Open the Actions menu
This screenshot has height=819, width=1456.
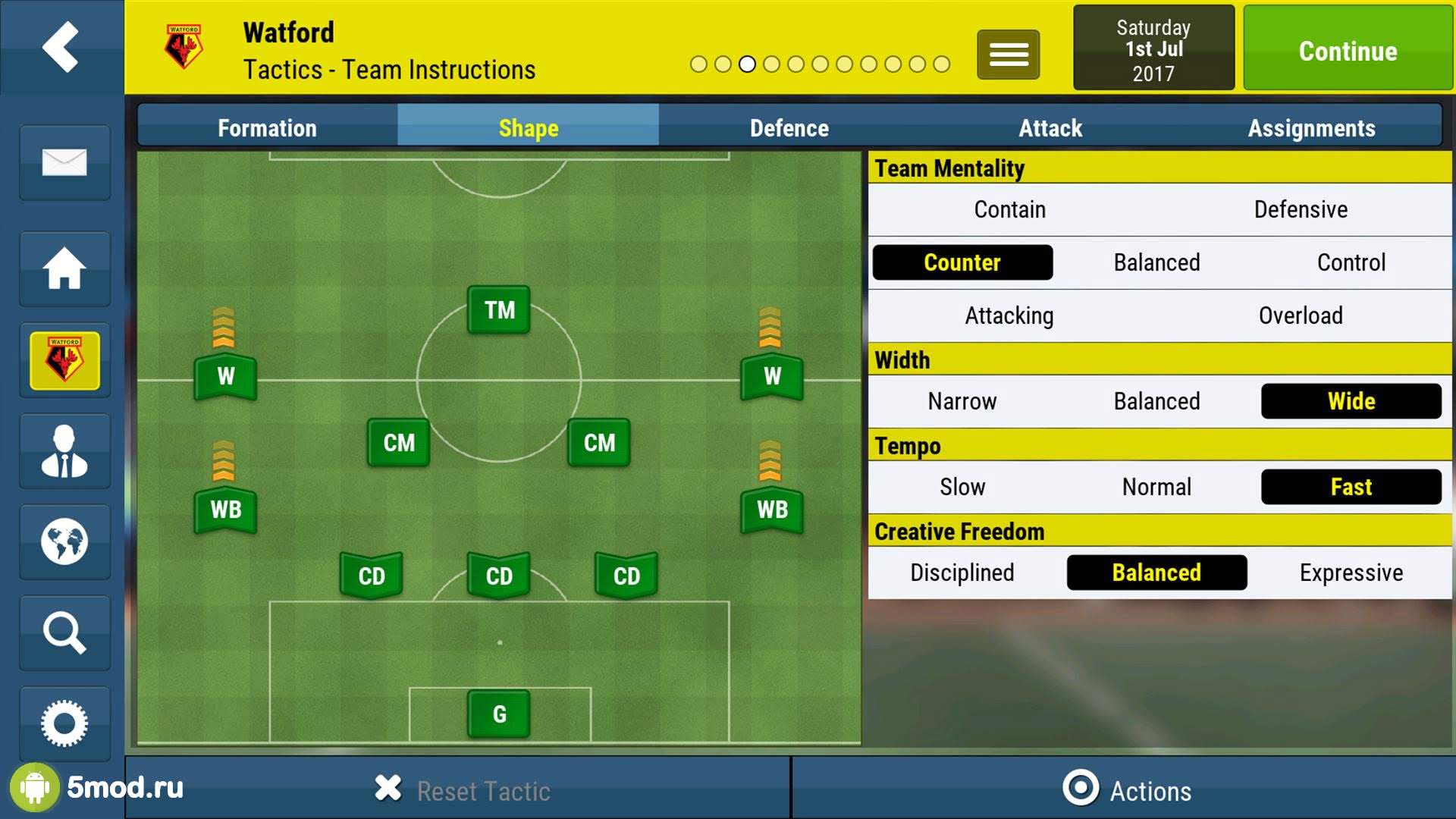click(1127, 790)
